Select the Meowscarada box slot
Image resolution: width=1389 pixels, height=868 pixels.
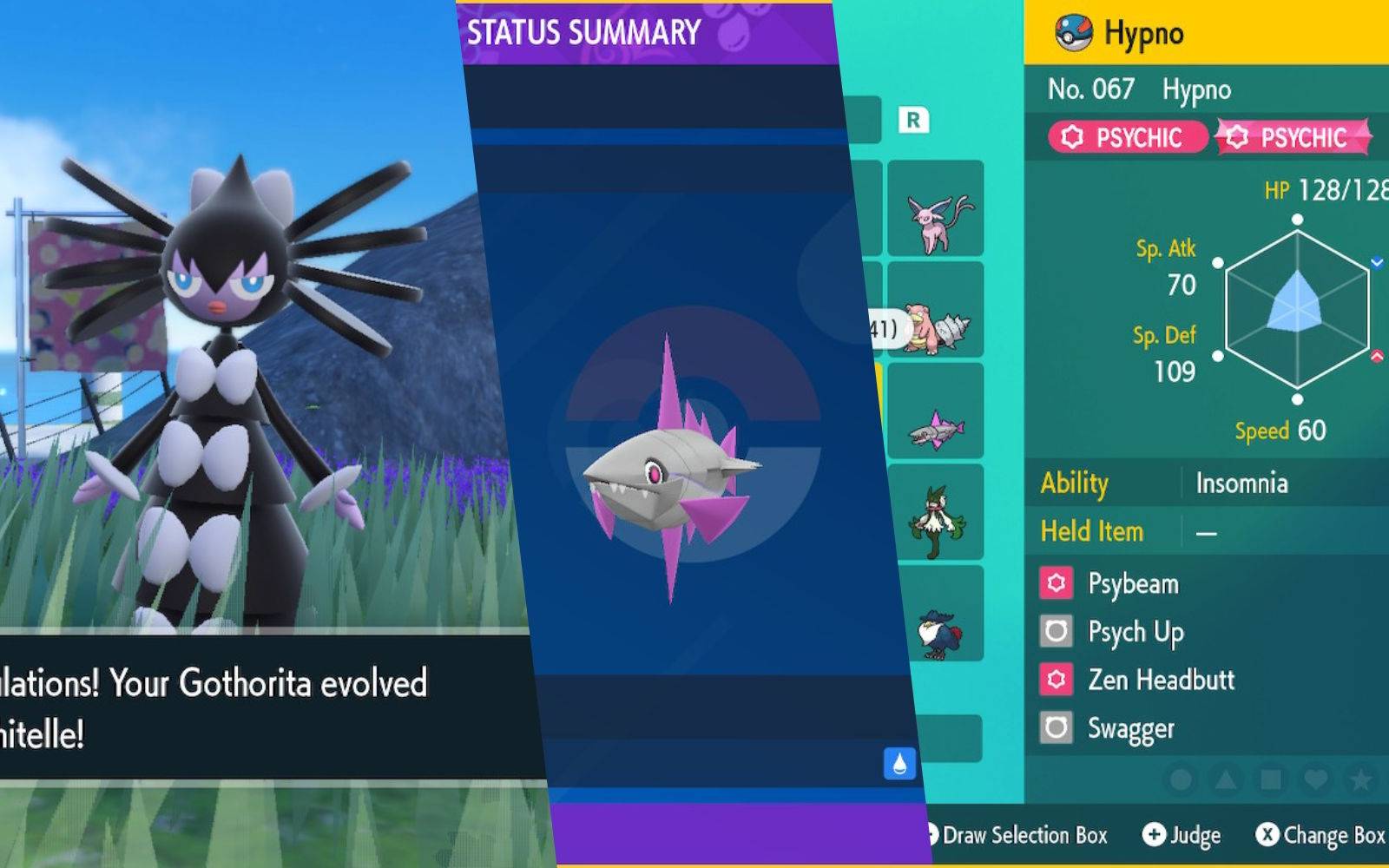pyautogui.click(x=936, y=514)
